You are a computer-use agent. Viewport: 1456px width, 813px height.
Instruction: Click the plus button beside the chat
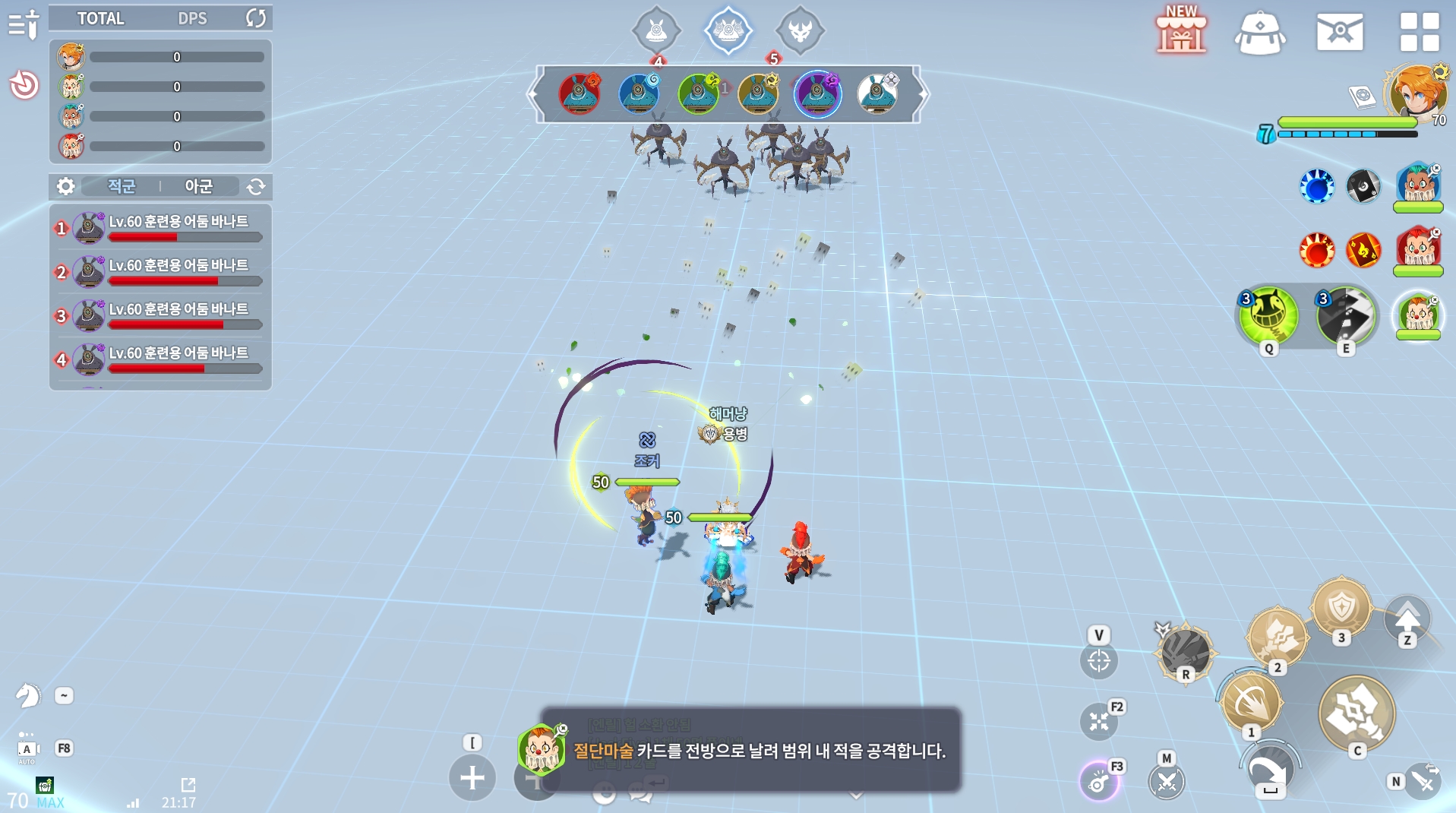pos(472,777)
